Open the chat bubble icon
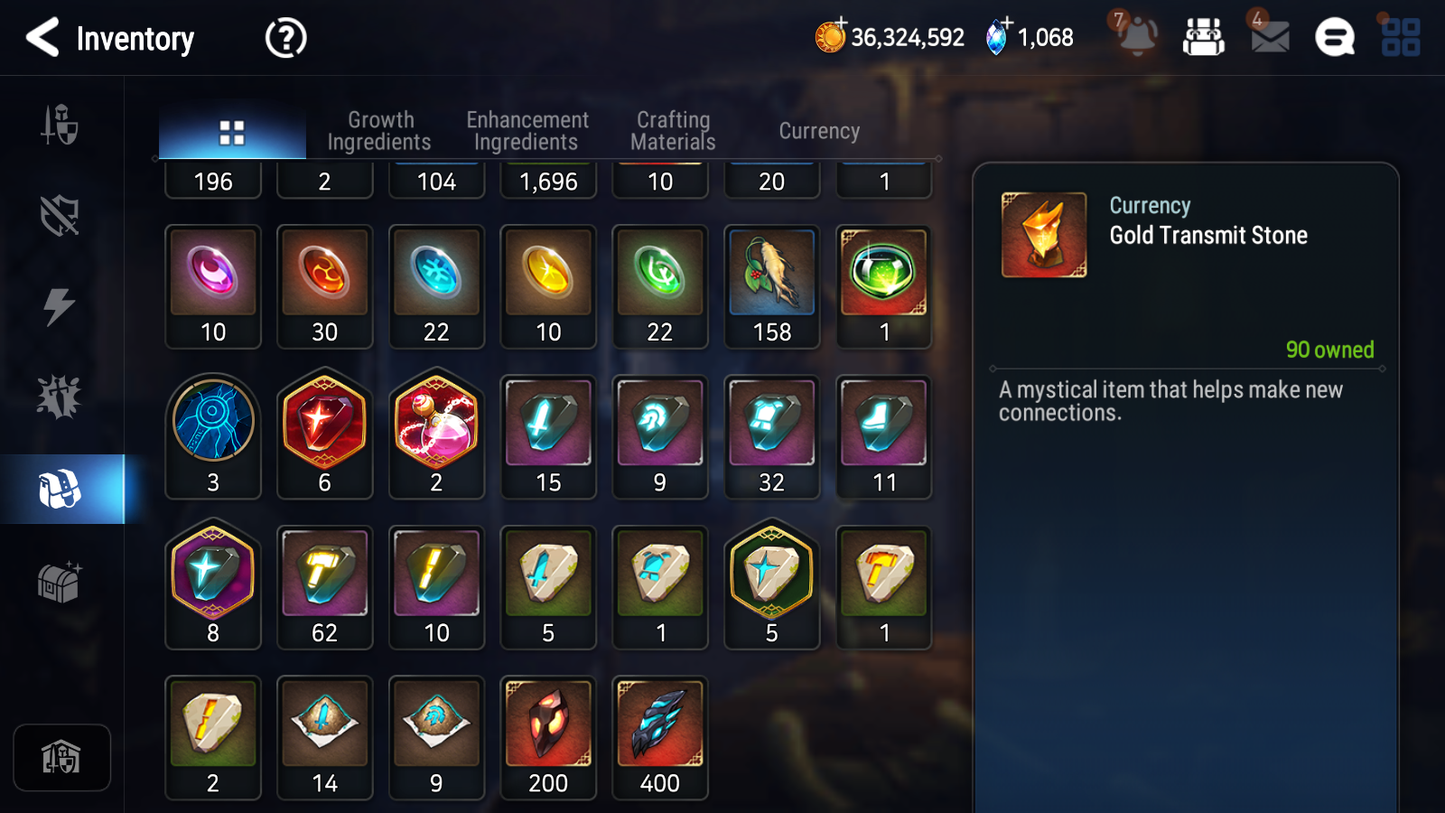 [x=1334, y=38]
